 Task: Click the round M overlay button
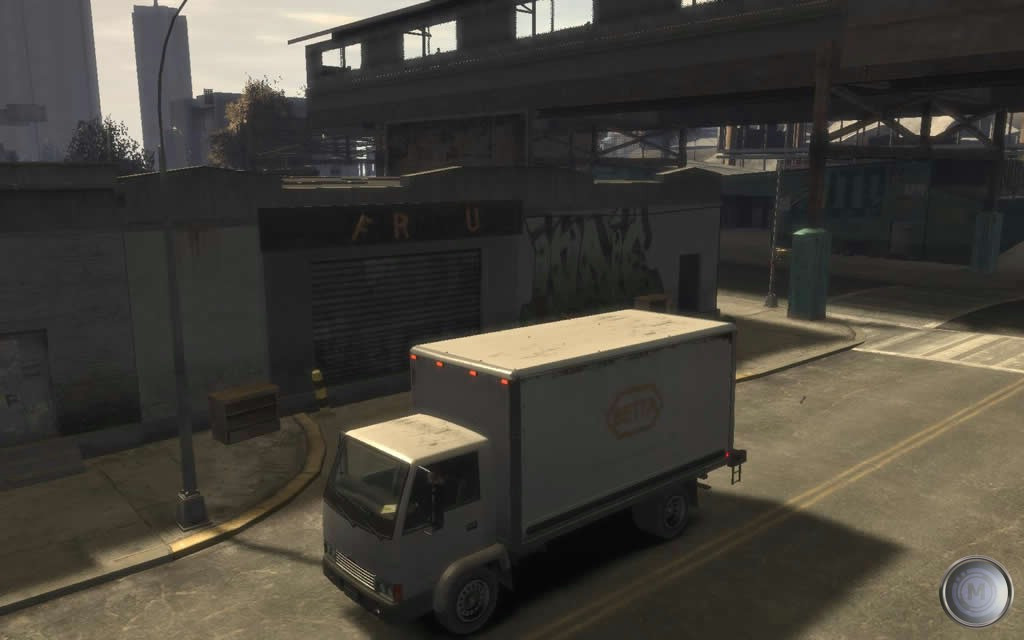pyautogui.click(x=976, y=592)
